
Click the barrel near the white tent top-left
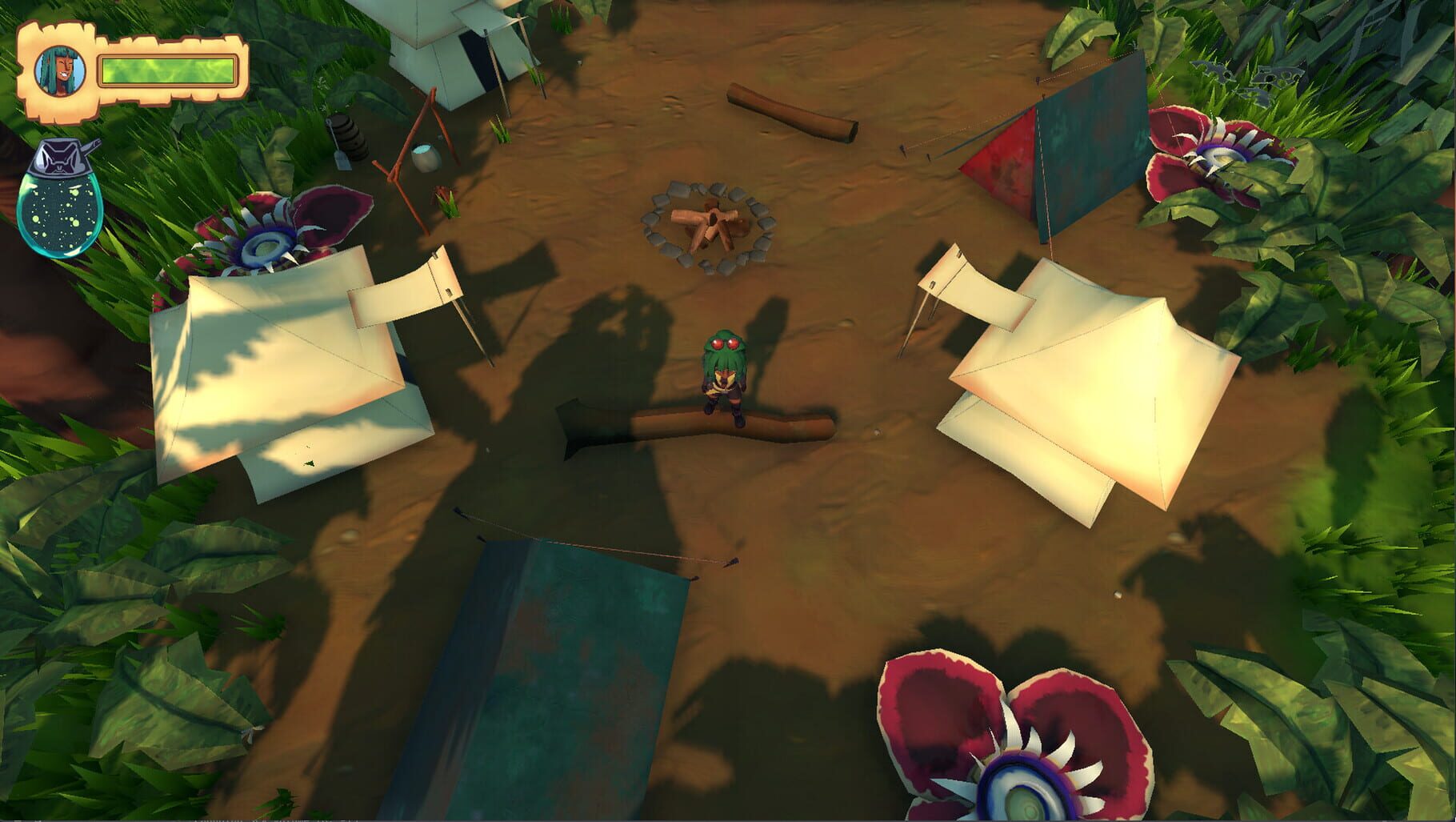click(x=349, y=136)
